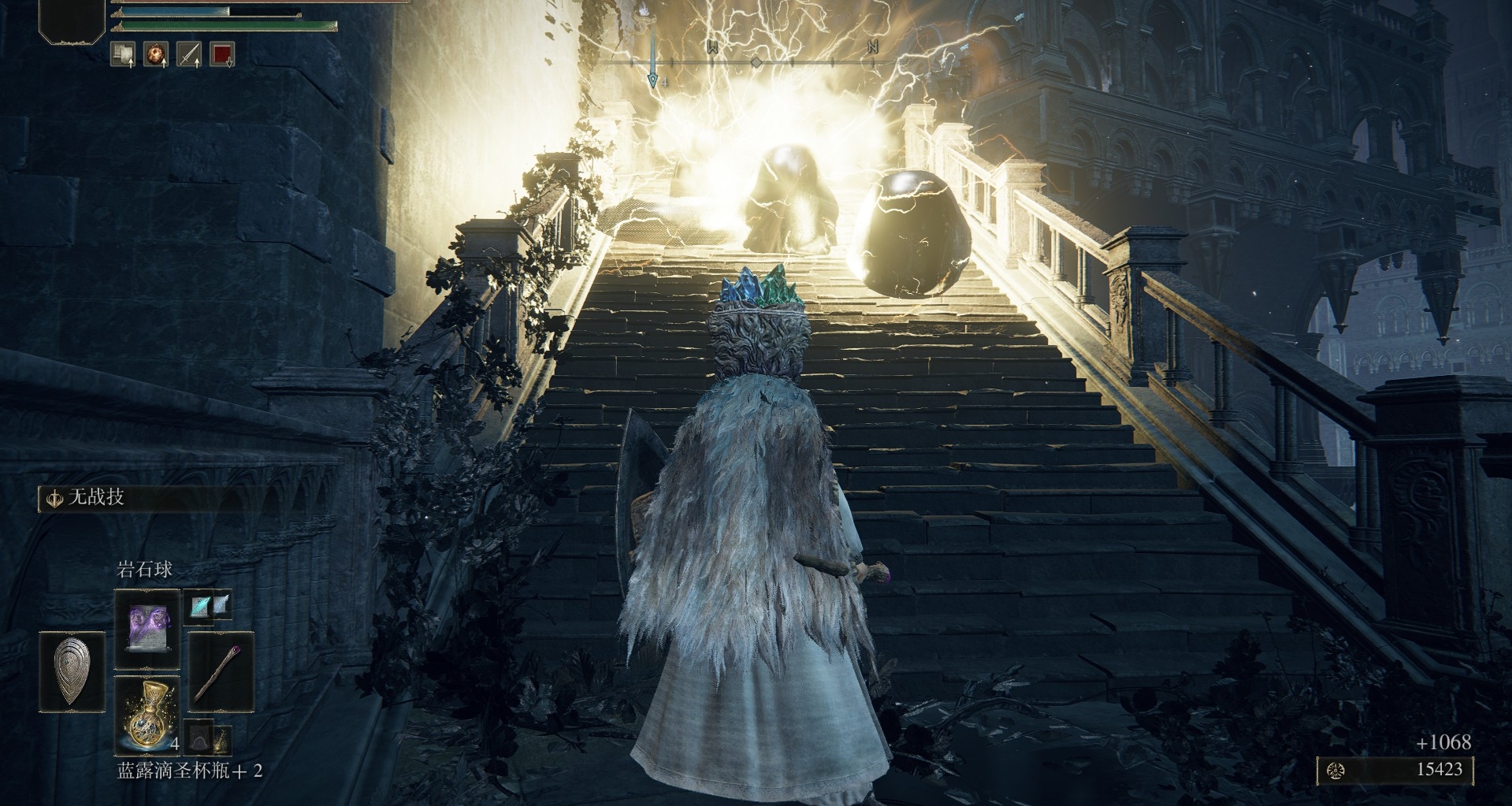Click the sword attack buff icon
Viewport: 1512px width, 806px height.
point(189,54)
